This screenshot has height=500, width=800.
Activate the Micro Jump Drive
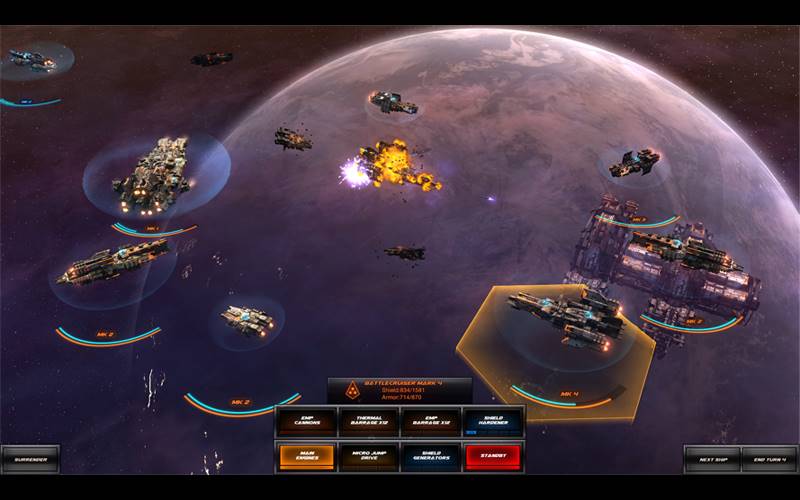coord(369,456)
